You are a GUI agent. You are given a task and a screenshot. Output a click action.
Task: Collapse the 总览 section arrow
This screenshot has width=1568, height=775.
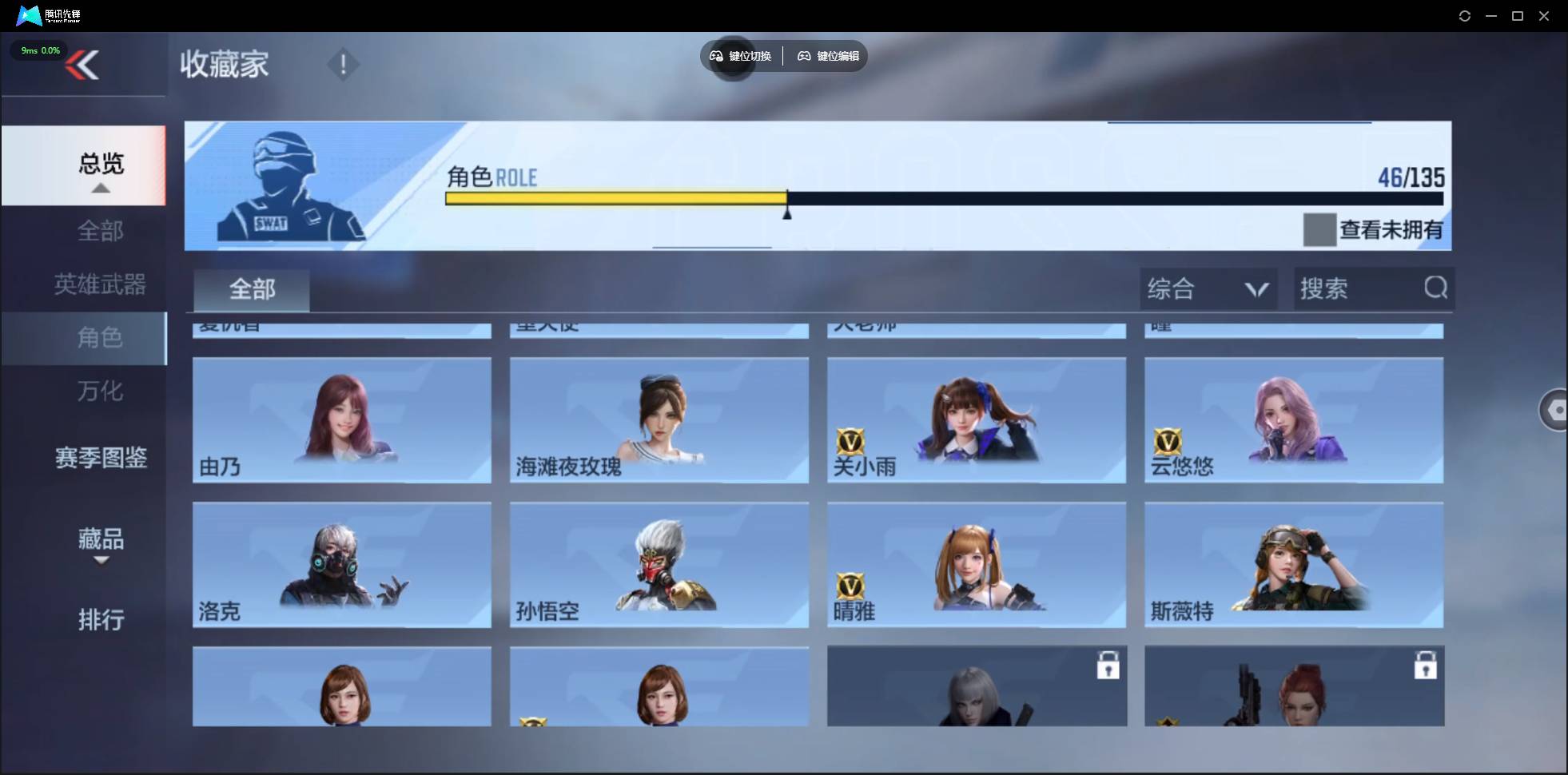pyautogui.click(x=100, y=188)
